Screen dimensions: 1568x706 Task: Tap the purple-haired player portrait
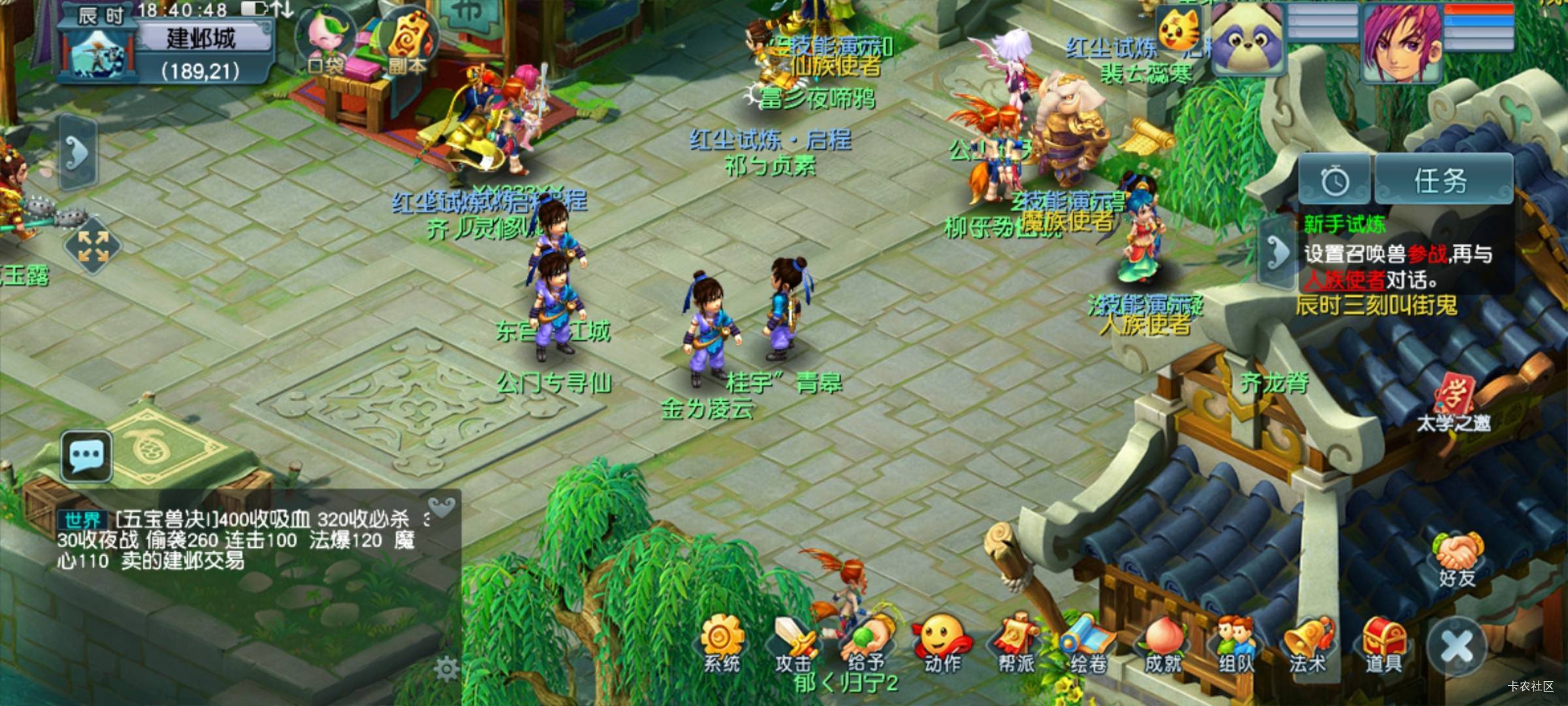click(x=1402, y=43)
